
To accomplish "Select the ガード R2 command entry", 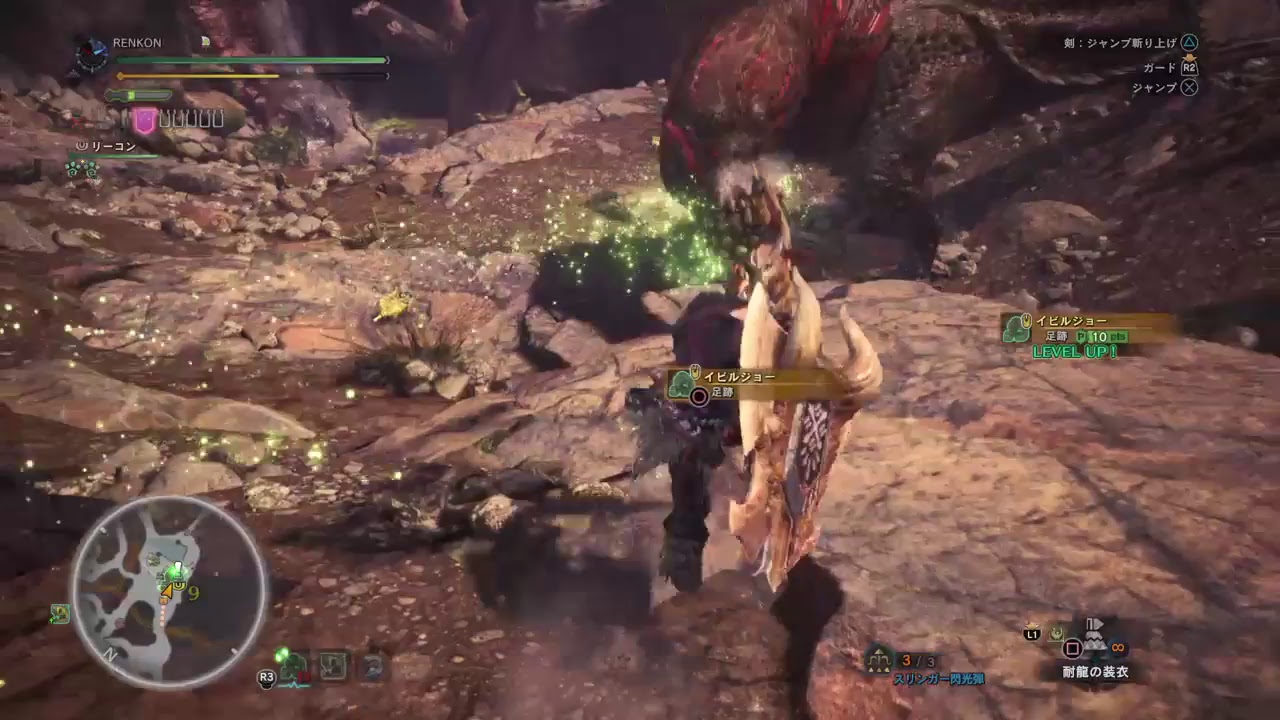I will tap(1165, 68).
